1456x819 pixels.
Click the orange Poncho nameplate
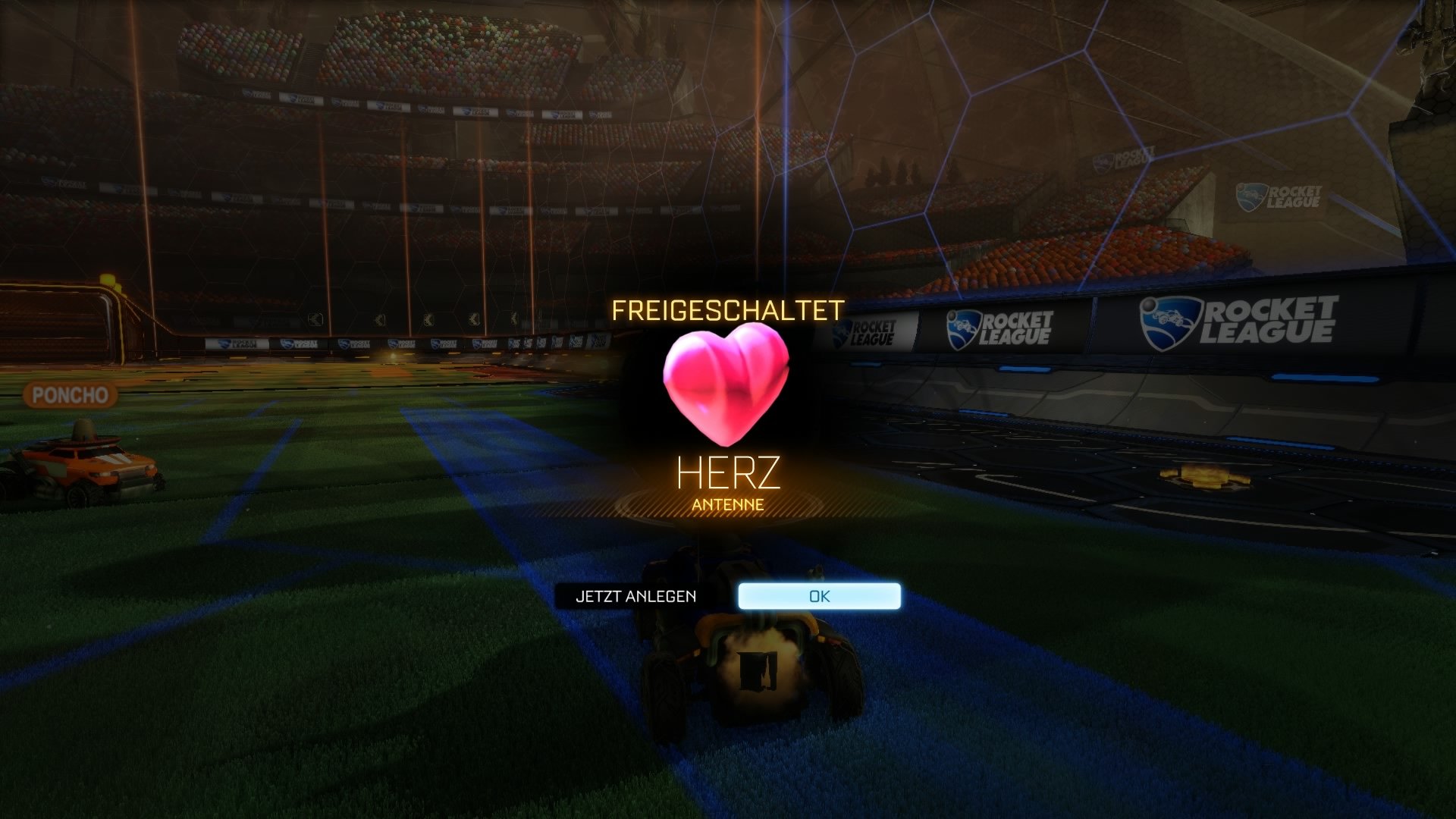72,395
